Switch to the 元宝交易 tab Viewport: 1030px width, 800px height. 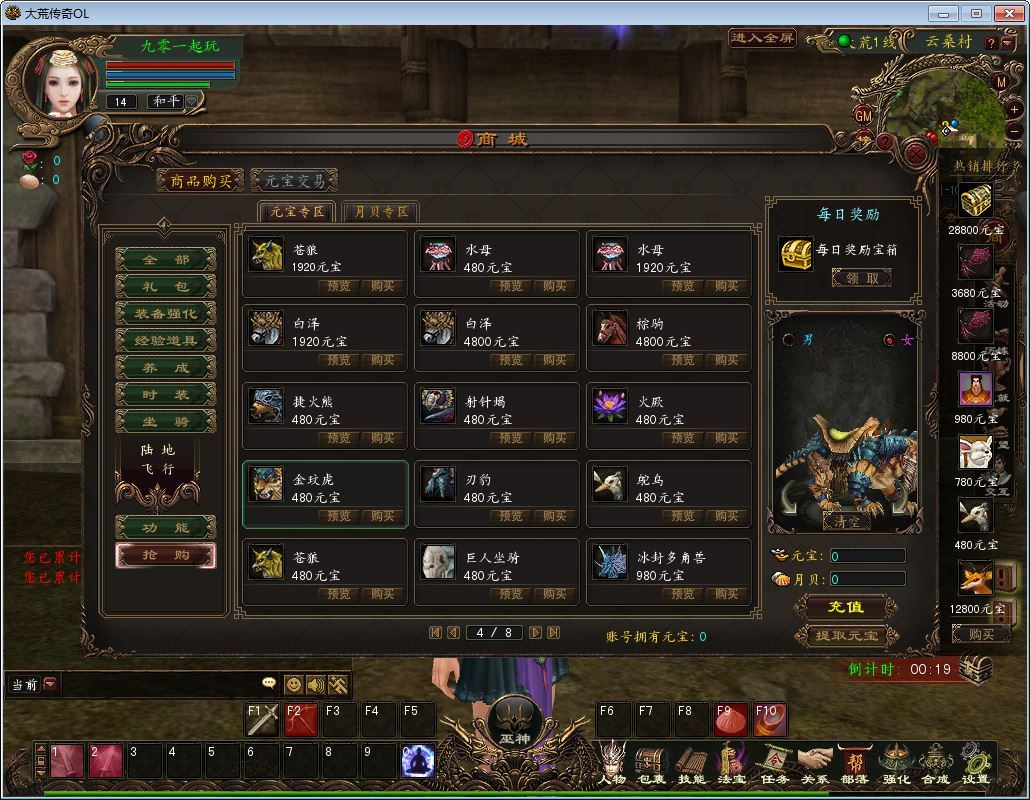coord(294,181)
